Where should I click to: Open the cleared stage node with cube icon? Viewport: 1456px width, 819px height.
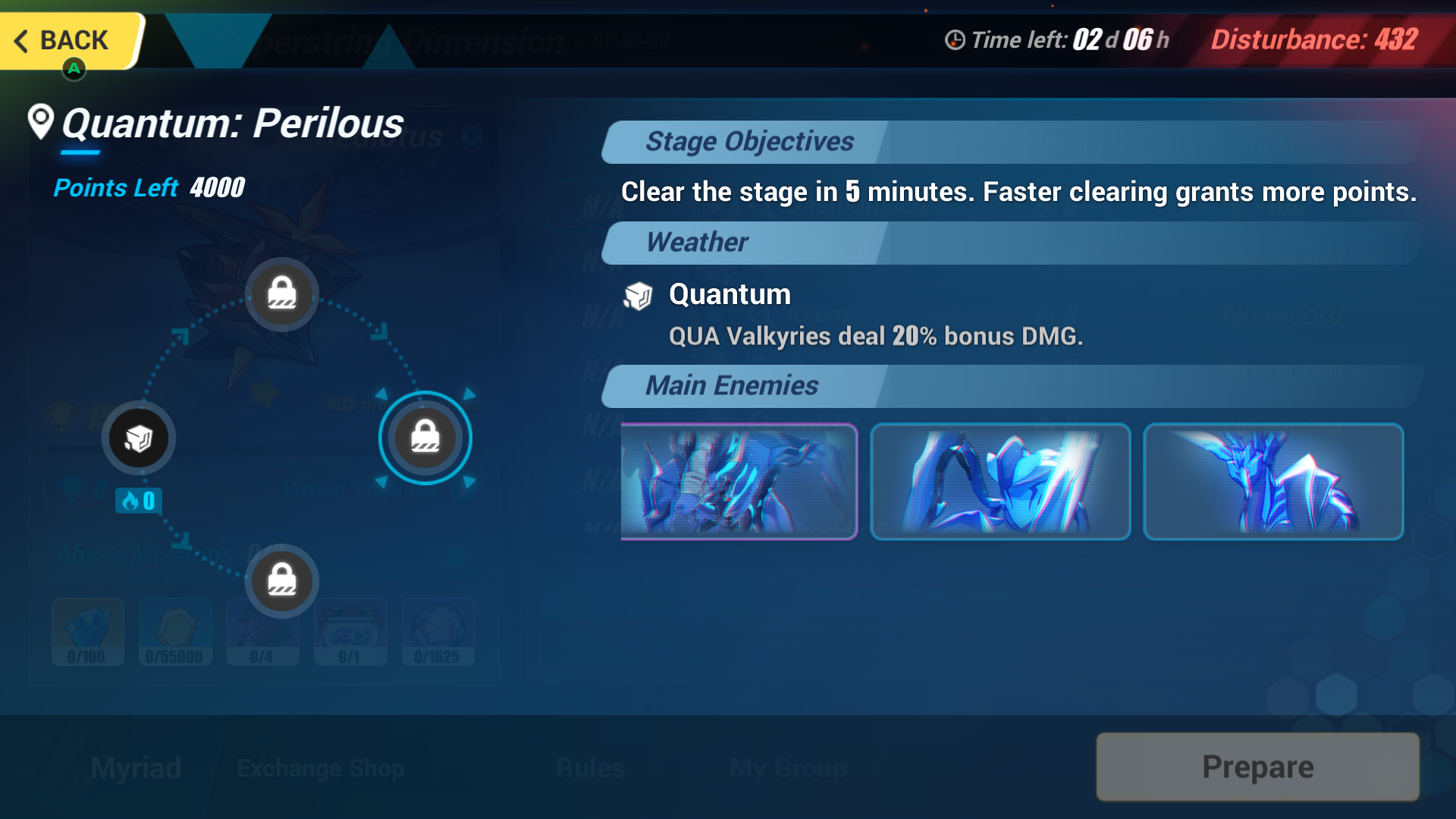[x=138, y=438]
